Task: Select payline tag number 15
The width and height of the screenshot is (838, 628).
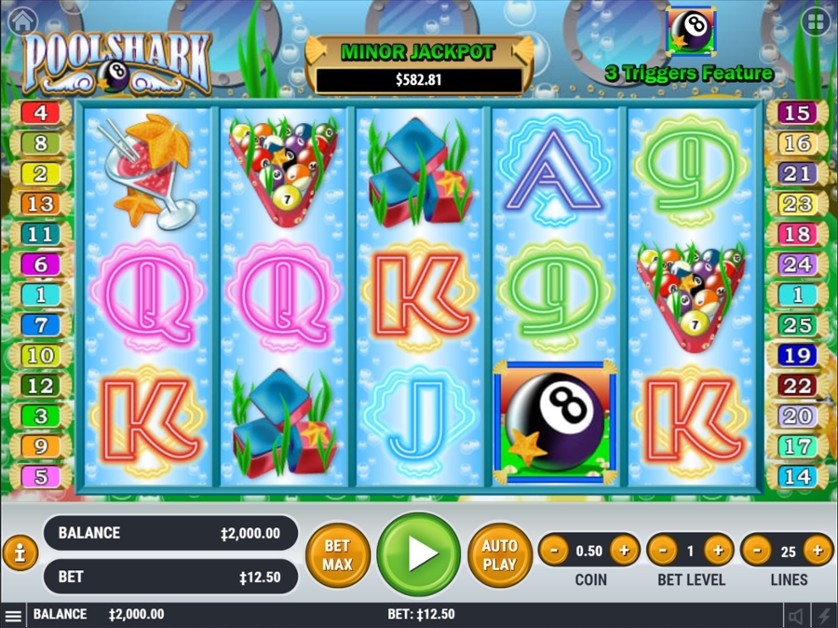Action: (x=797, y=113)
